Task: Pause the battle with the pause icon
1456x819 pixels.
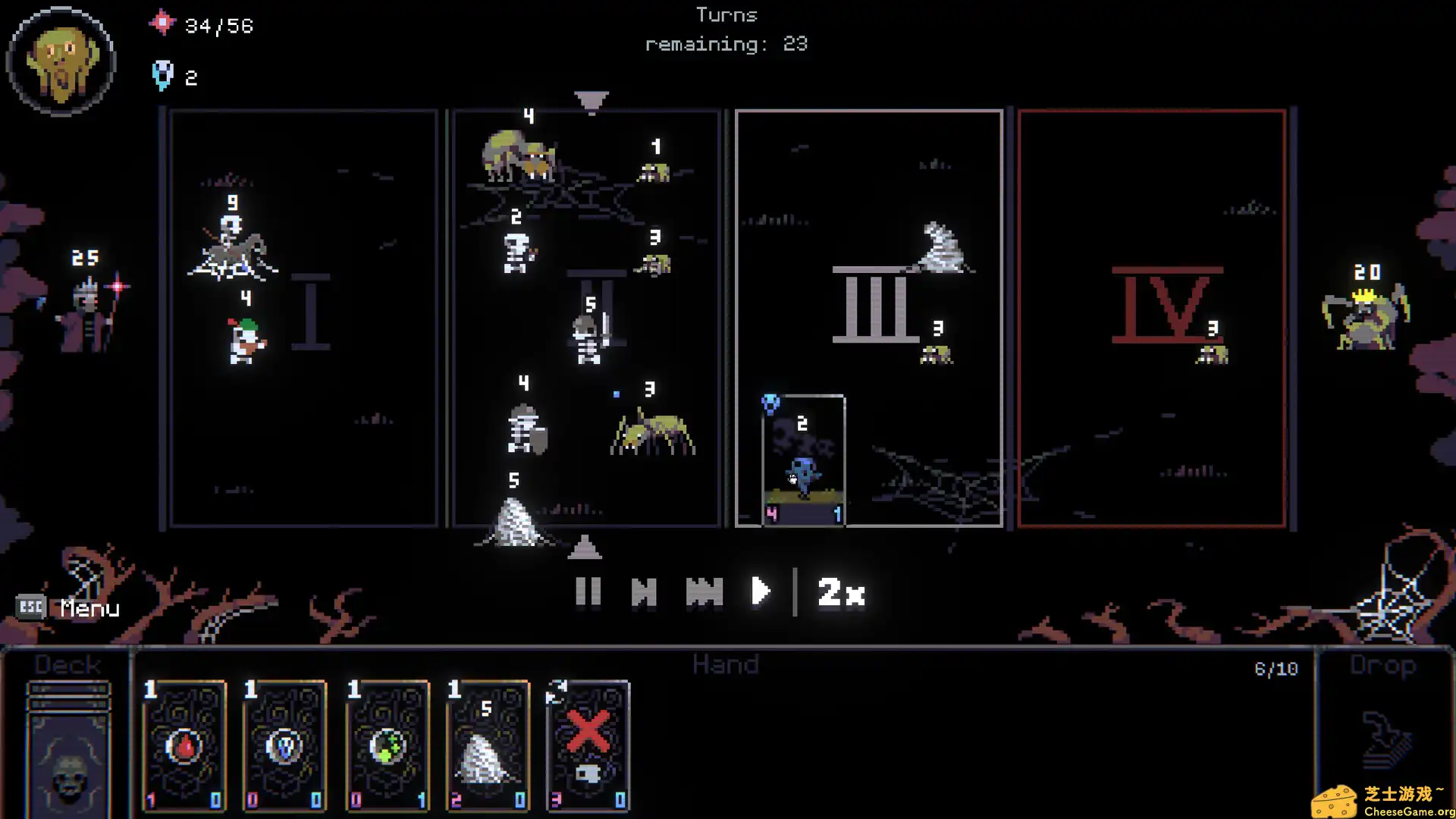Action: click(x=589, y=592)
